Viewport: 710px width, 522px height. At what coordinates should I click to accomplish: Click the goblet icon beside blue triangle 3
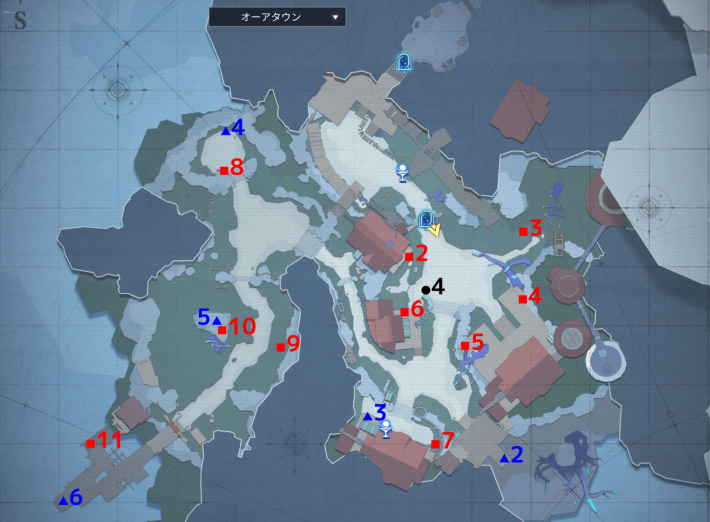coord(385,428)
